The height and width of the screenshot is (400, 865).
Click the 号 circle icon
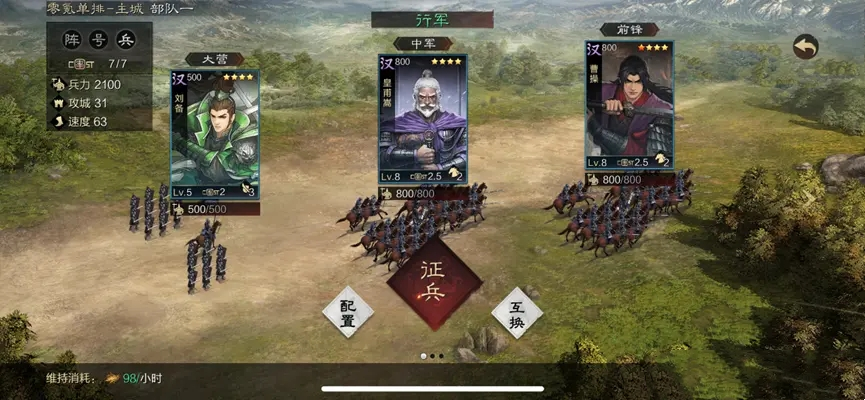point(99,41)
